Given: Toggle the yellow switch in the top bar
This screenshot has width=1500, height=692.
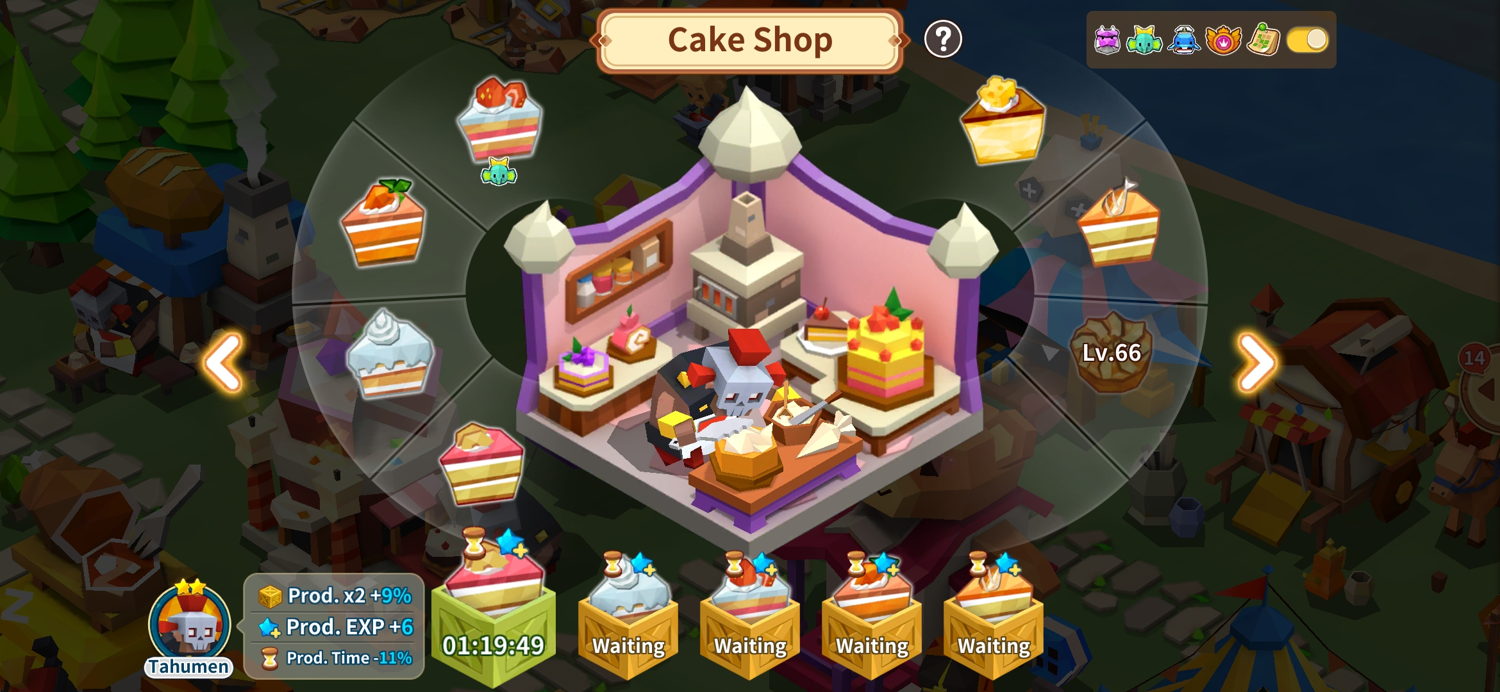Looking at the screenshot, I should click(1307, 40).
